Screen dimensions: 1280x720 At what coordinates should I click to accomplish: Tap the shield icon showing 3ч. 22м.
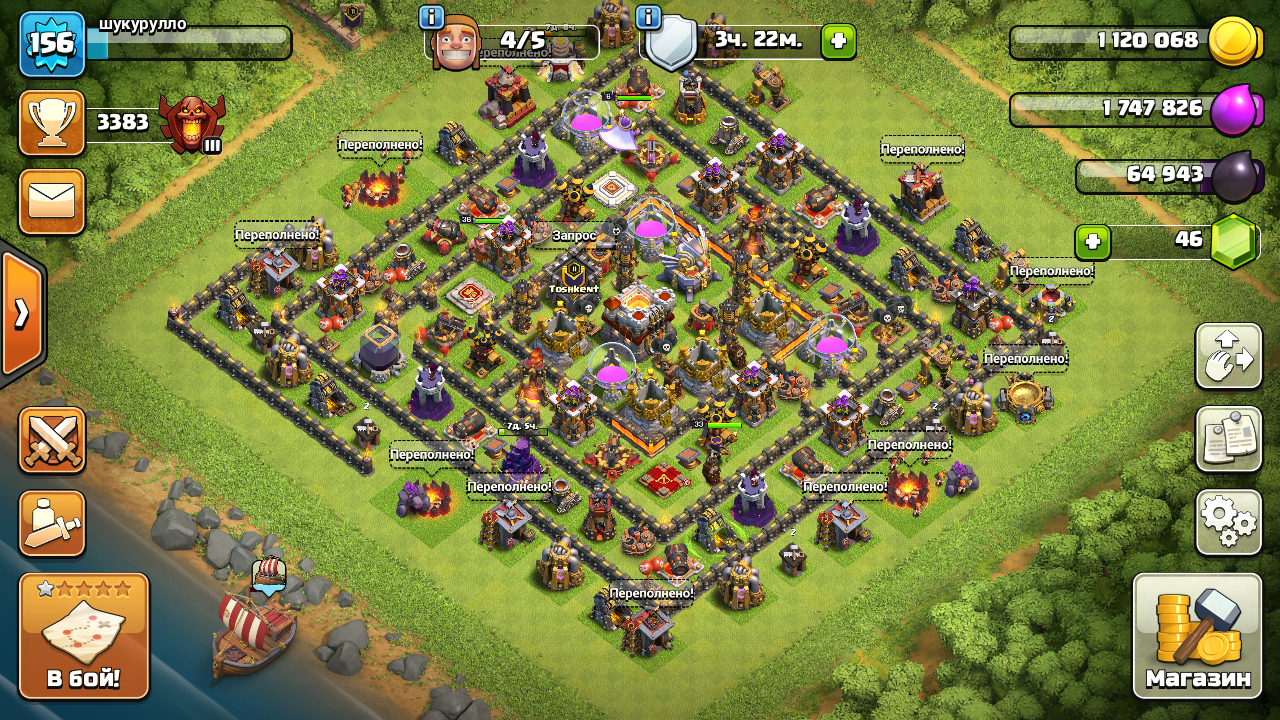tap(671, 44)
